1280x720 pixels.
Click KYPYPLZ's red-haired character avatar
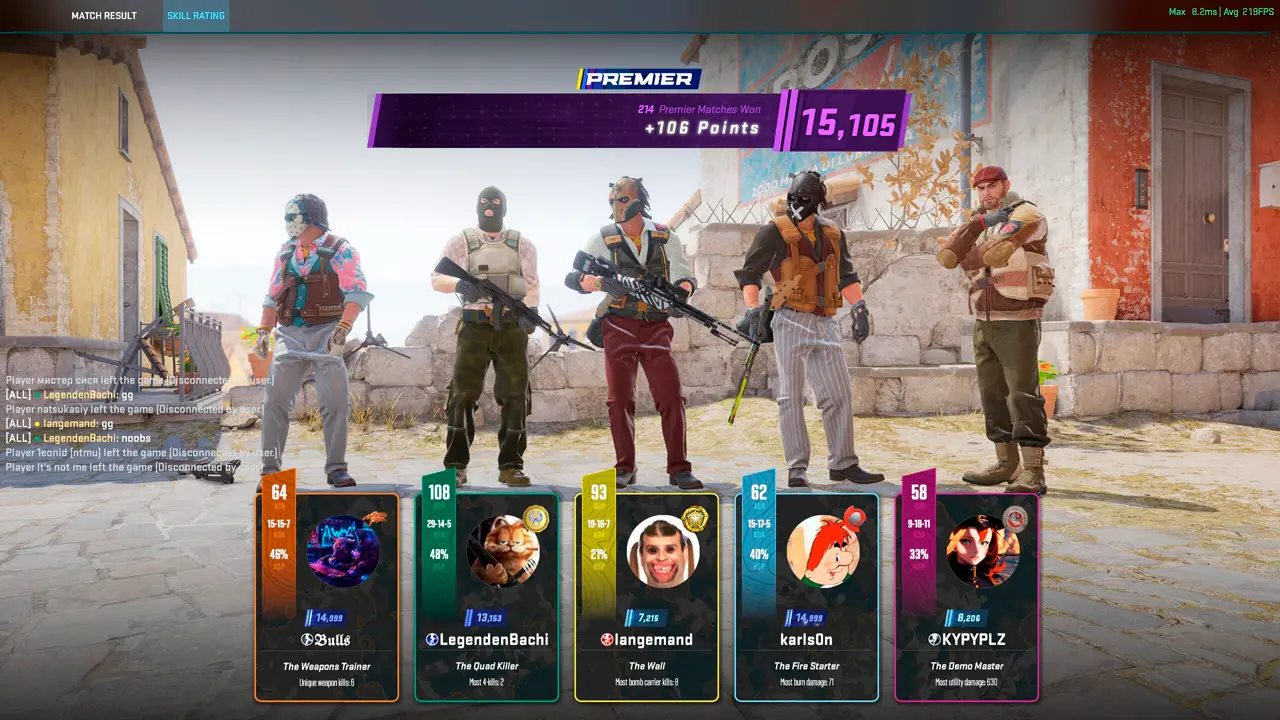(x=983, y=551)
